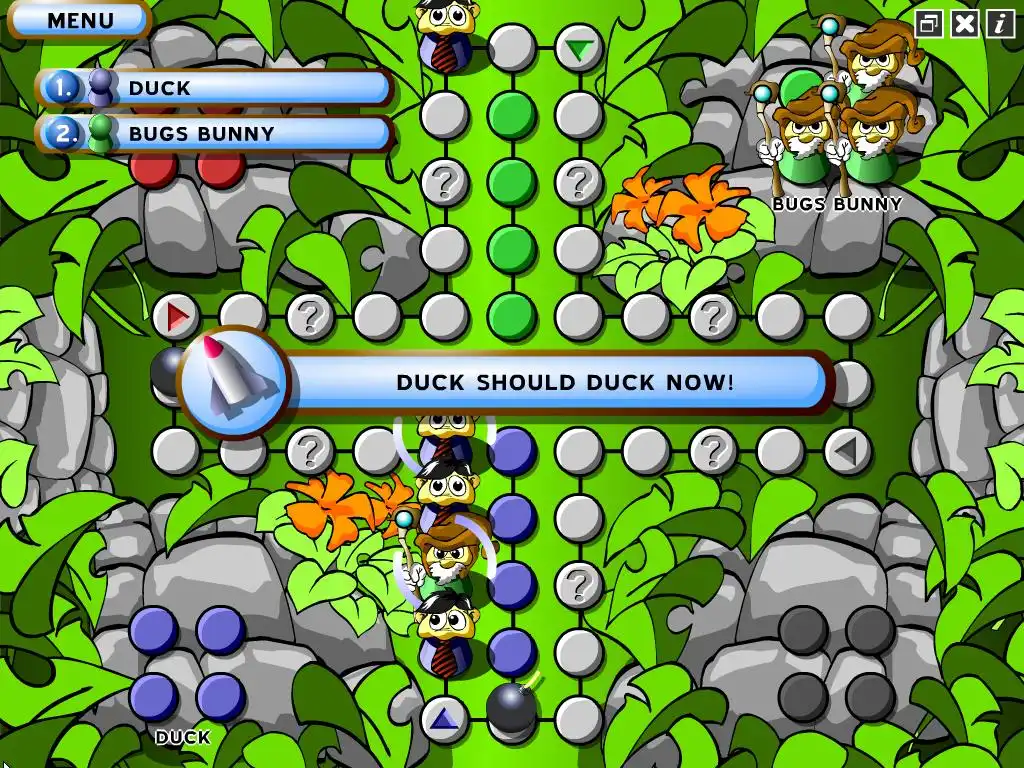Toggle windowed mode with the window icon
The image size is (1024, 768).
pyautogui.click(x=929, y=24)
